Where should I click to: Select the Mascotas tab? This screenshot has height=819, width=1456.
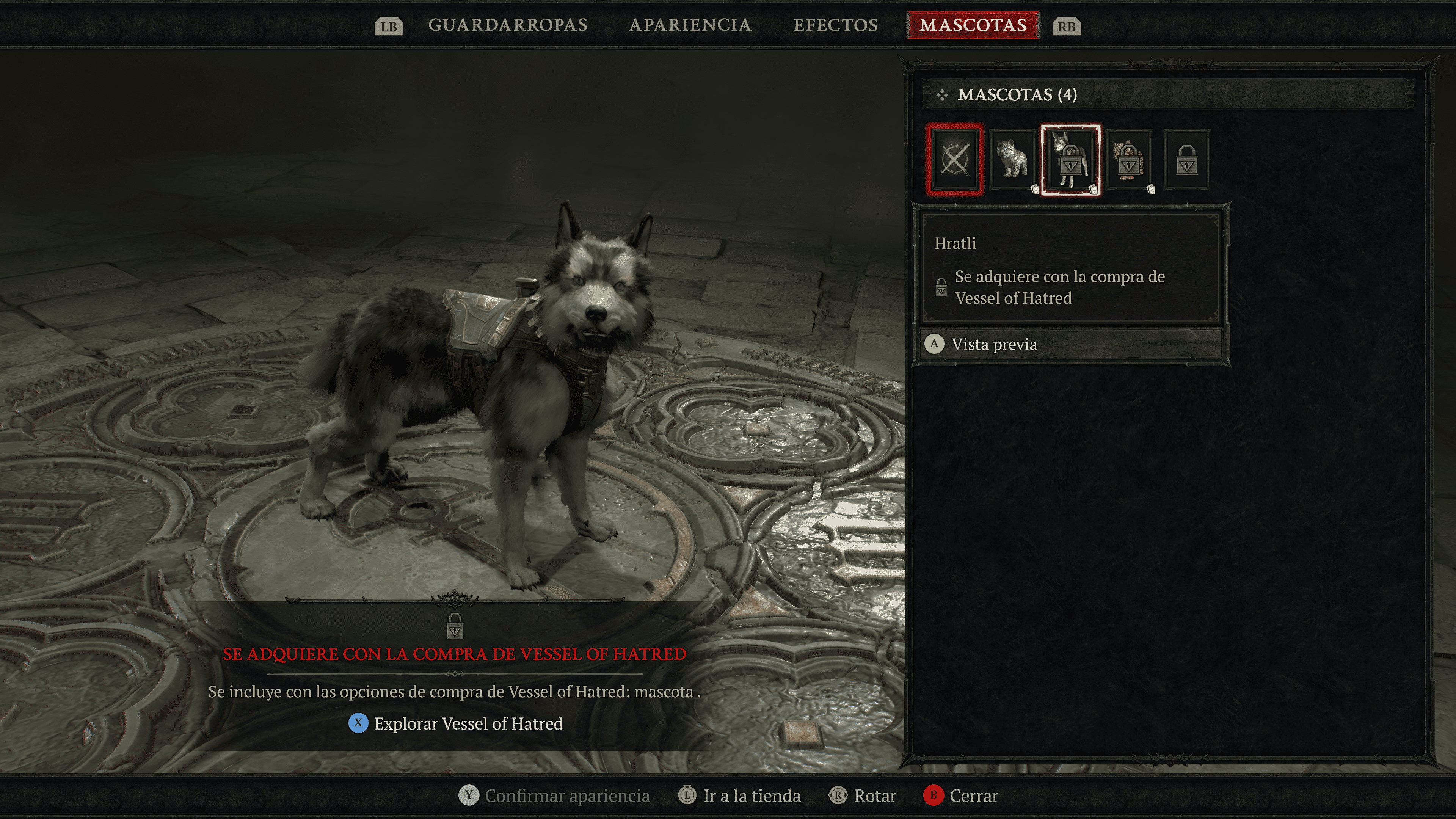tap(973, 25)
